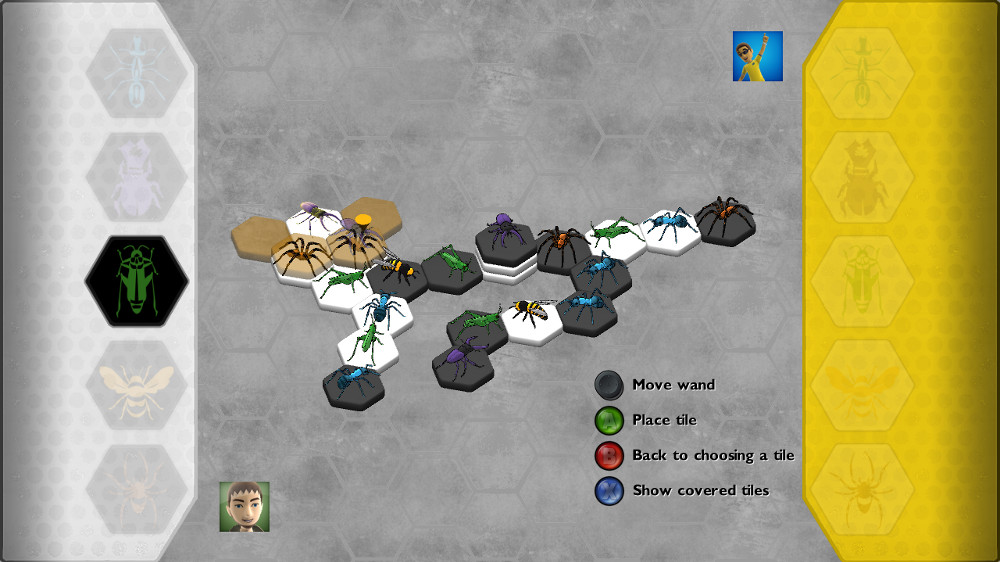Click the white player's avatar portrait
1000x562 pixels.
(x=245, y=507)
